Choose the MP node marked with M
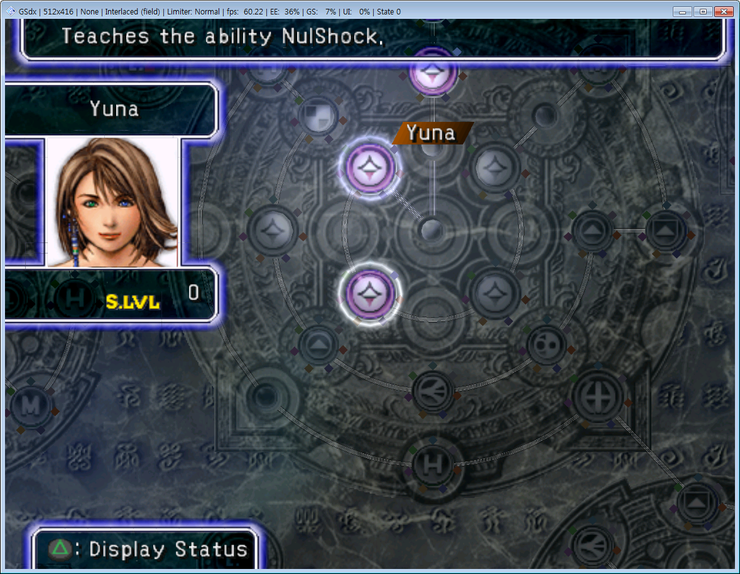 coord(30,405)
